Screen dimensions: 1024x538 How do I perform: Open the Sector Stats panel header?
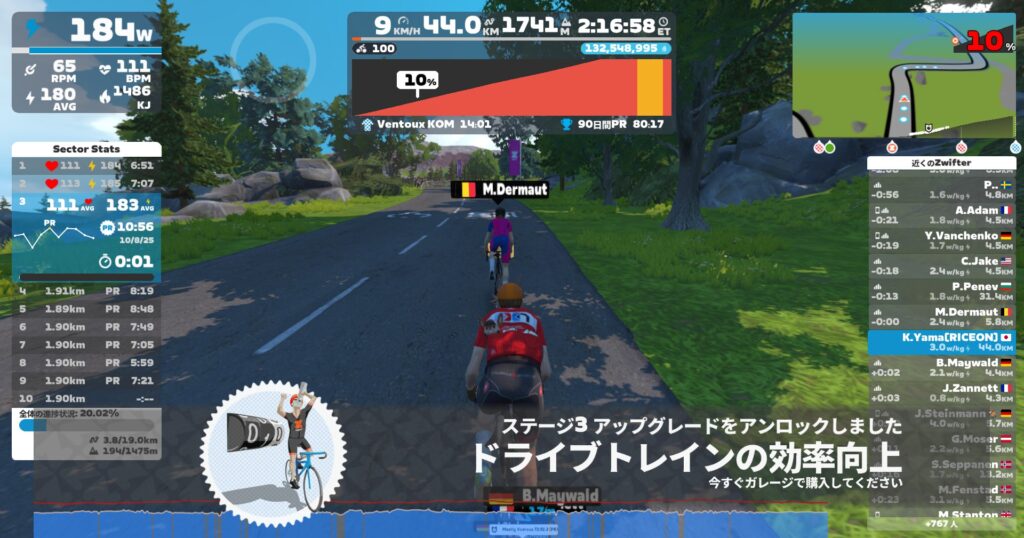[x=86, y=149]
